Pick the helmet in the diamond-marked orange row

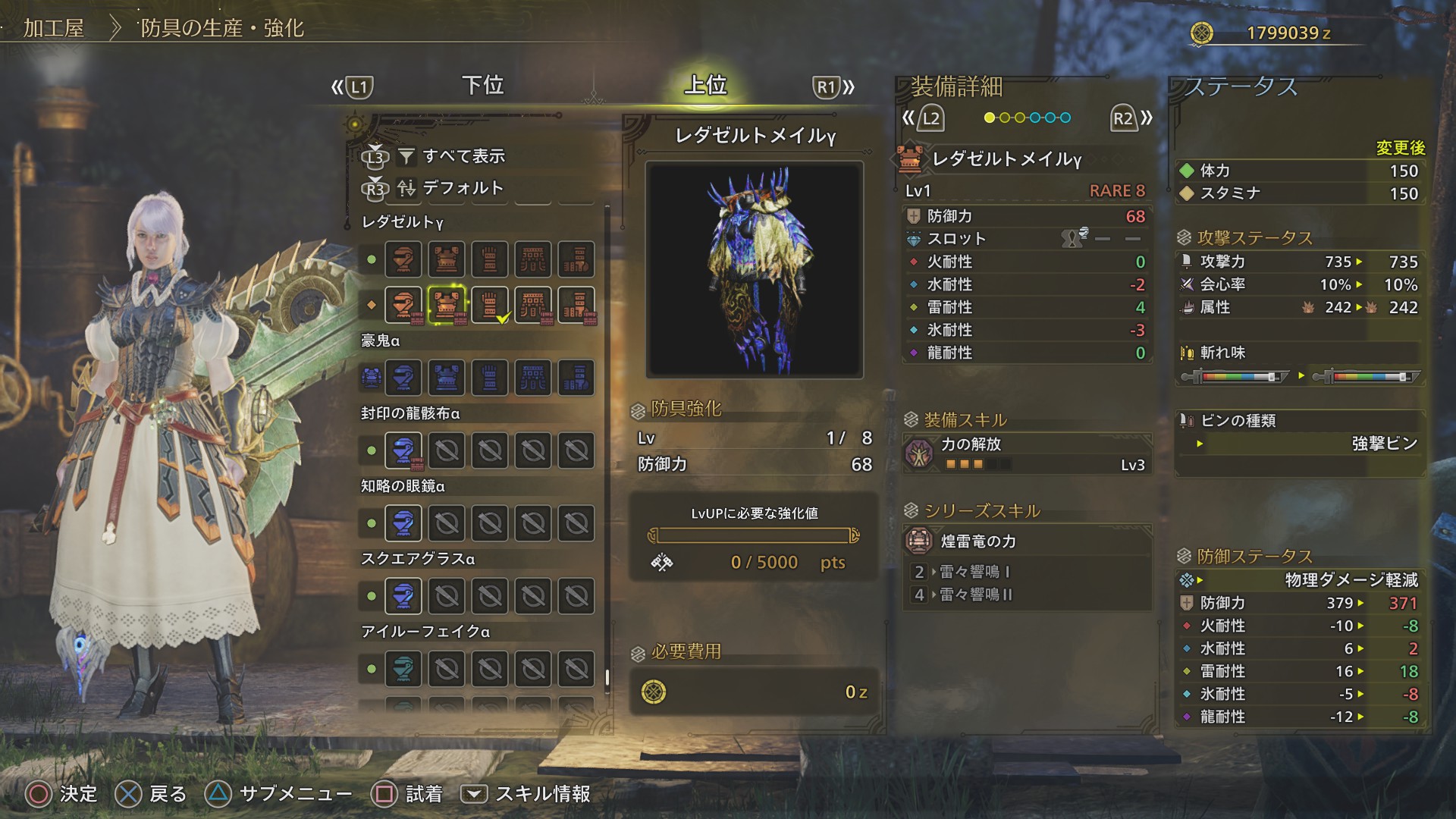click(x=403, y=305)
